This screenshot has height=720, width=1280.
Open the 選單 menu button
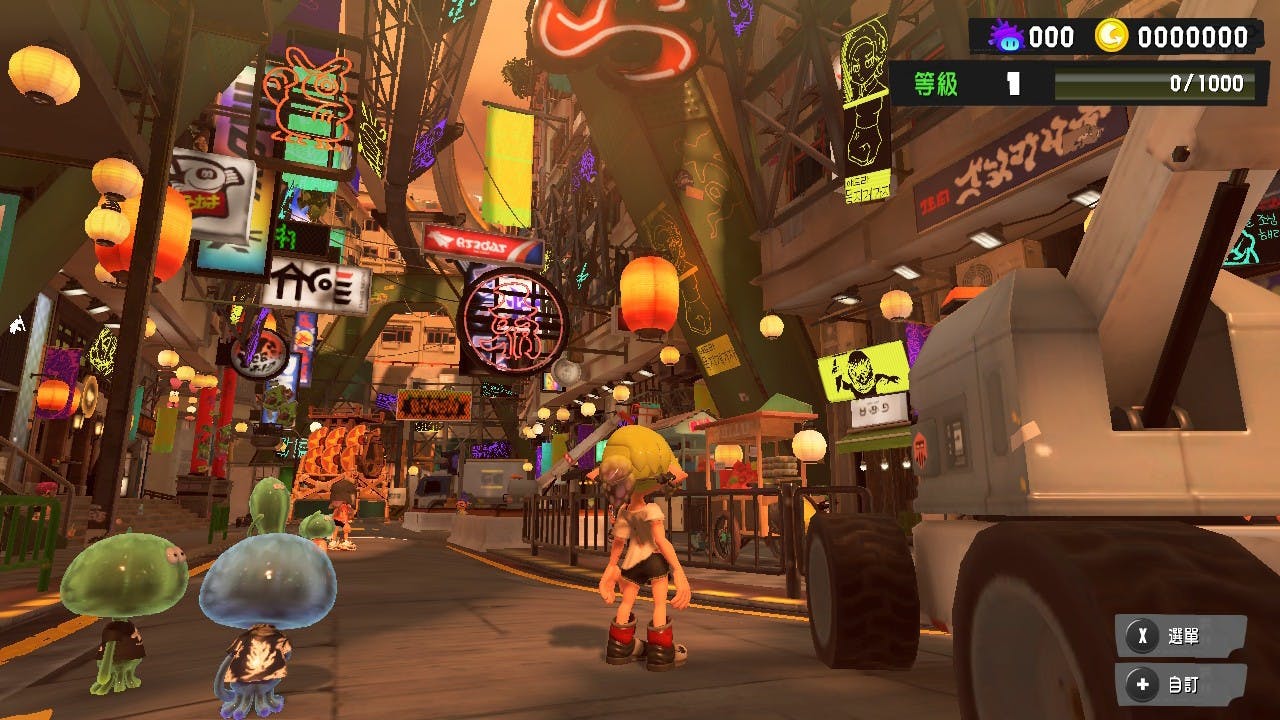pyautogui.click(x=1179, y=636)
